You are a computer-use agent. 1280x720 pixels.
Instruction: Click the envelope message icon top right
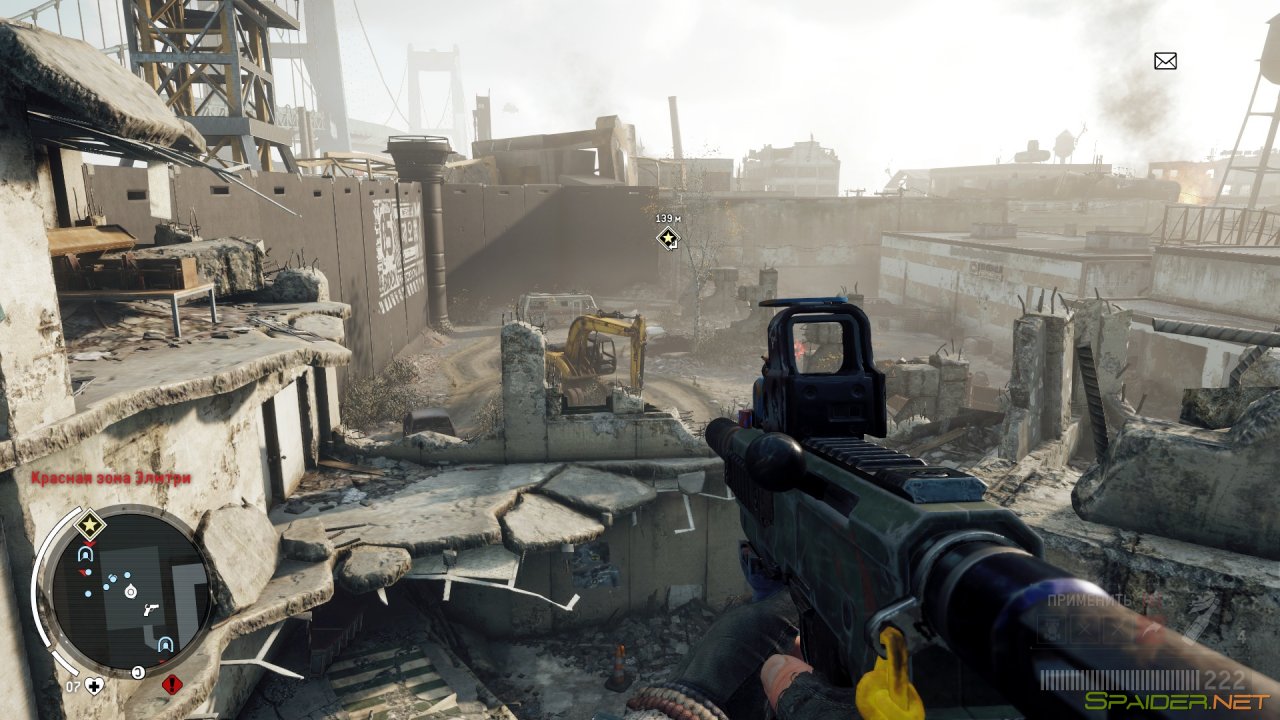pyautogui.click(x=1163, y=62)
